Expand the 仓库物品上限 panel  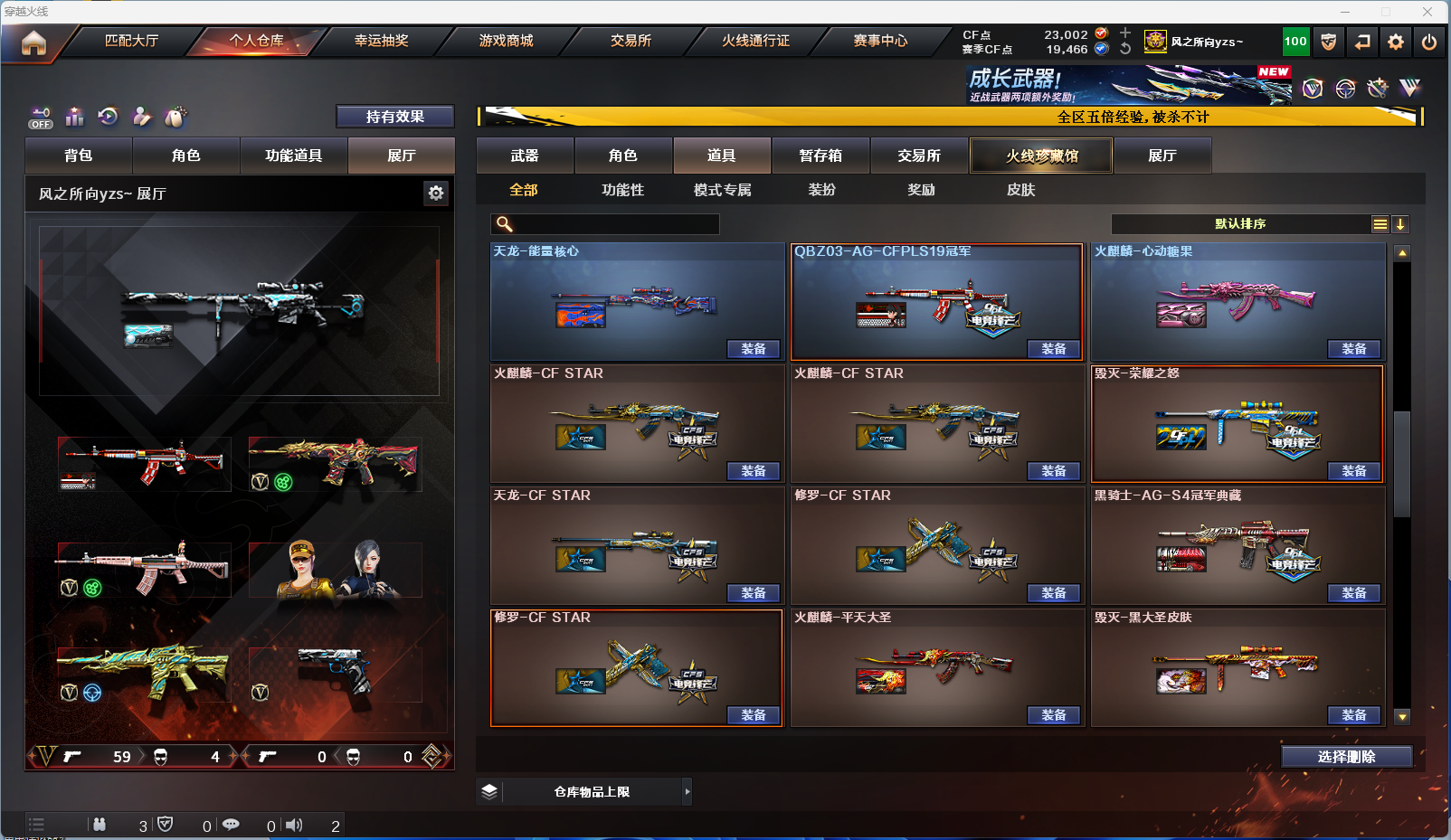tap(687, 792)
